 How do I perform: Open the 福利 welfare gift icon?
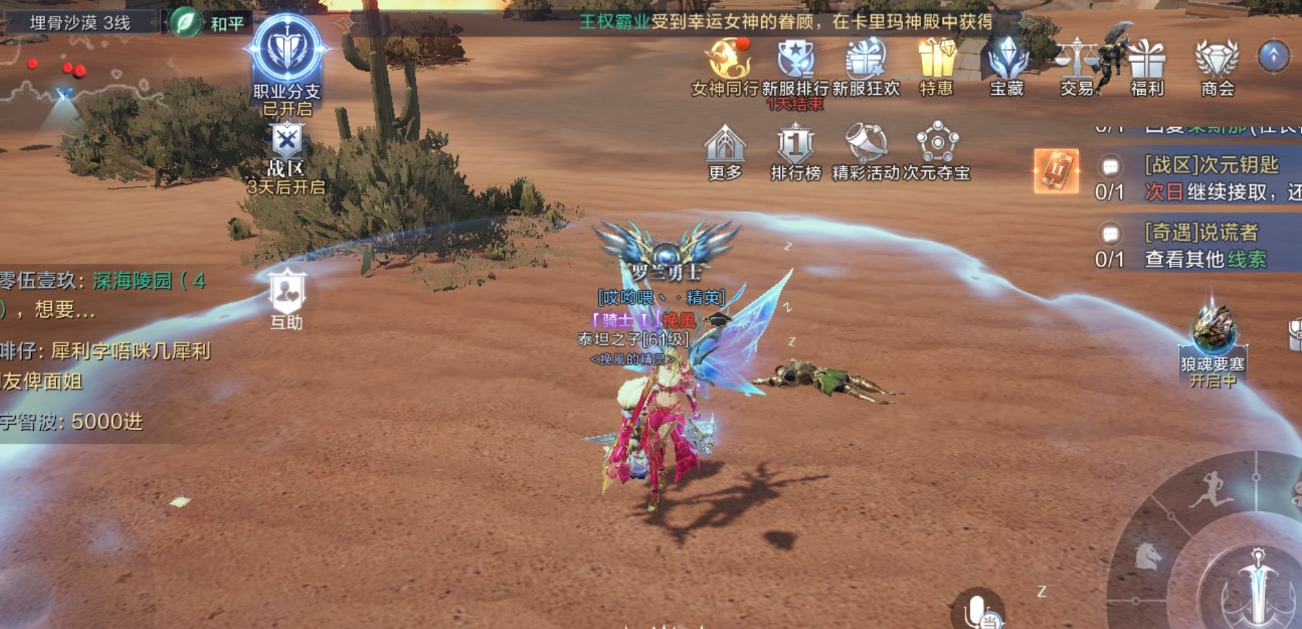tap(1147, 60)
